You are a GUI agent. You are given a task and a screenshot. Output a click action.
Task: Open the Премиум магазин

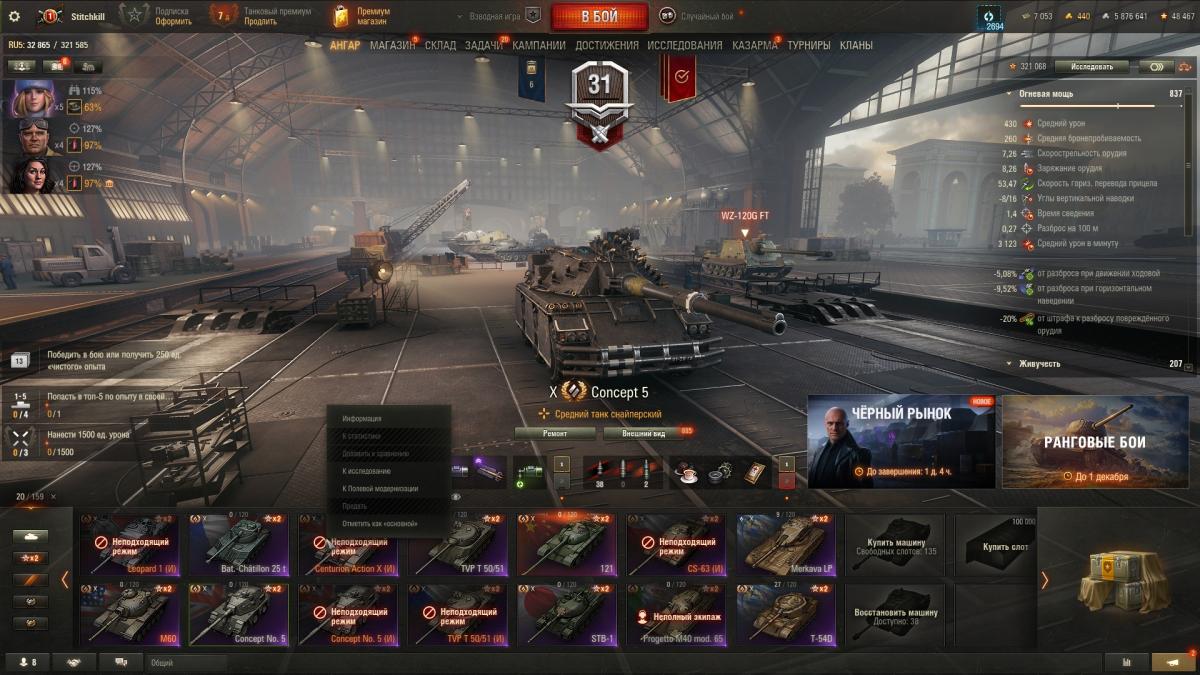[x=362, y=16]
